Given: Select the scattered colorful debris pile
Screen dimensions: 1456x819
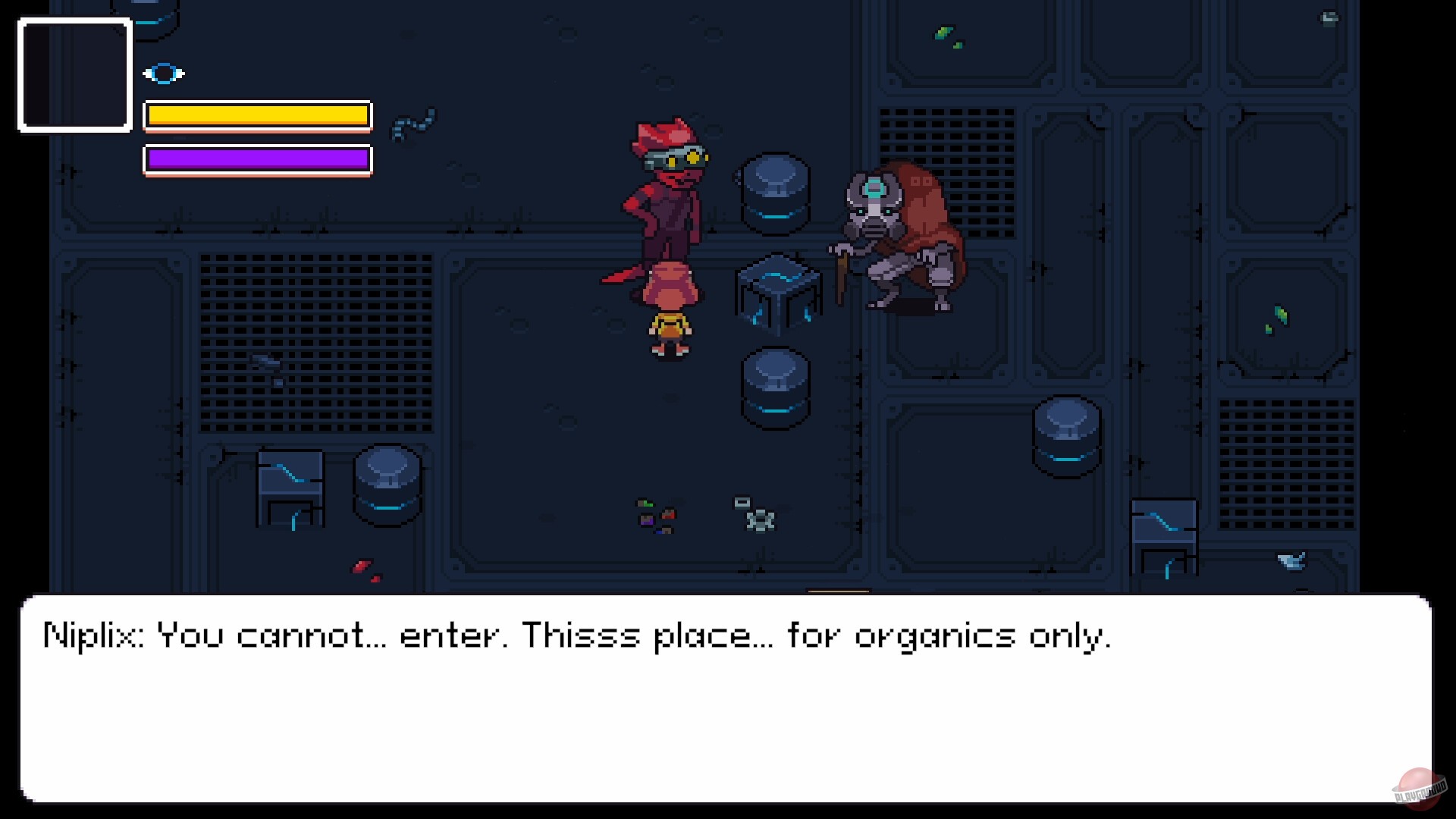Looking at the screenshot, I should coord(656,516).
